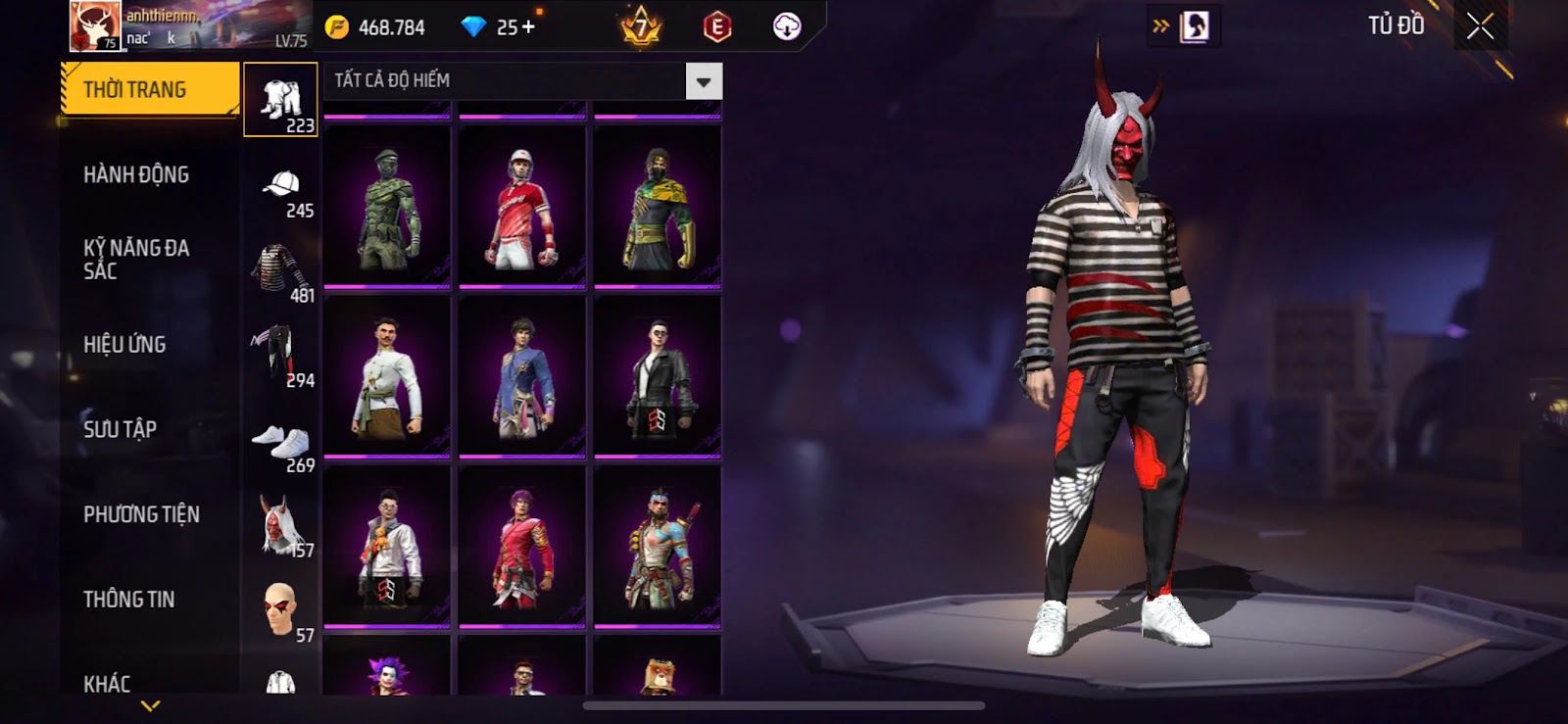Screen dimensions: 1568x724
Task: Show the Thông Tin section
Action: coord(128,600)
